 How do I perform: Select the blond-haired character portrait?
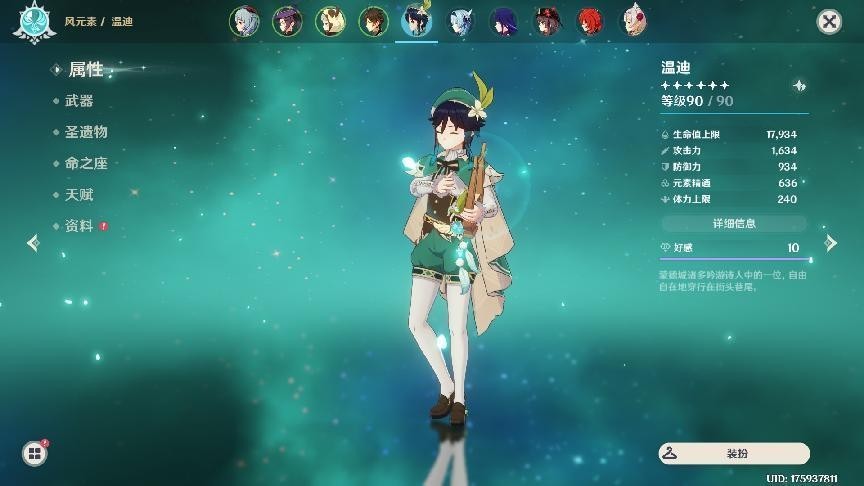point(330,21)
